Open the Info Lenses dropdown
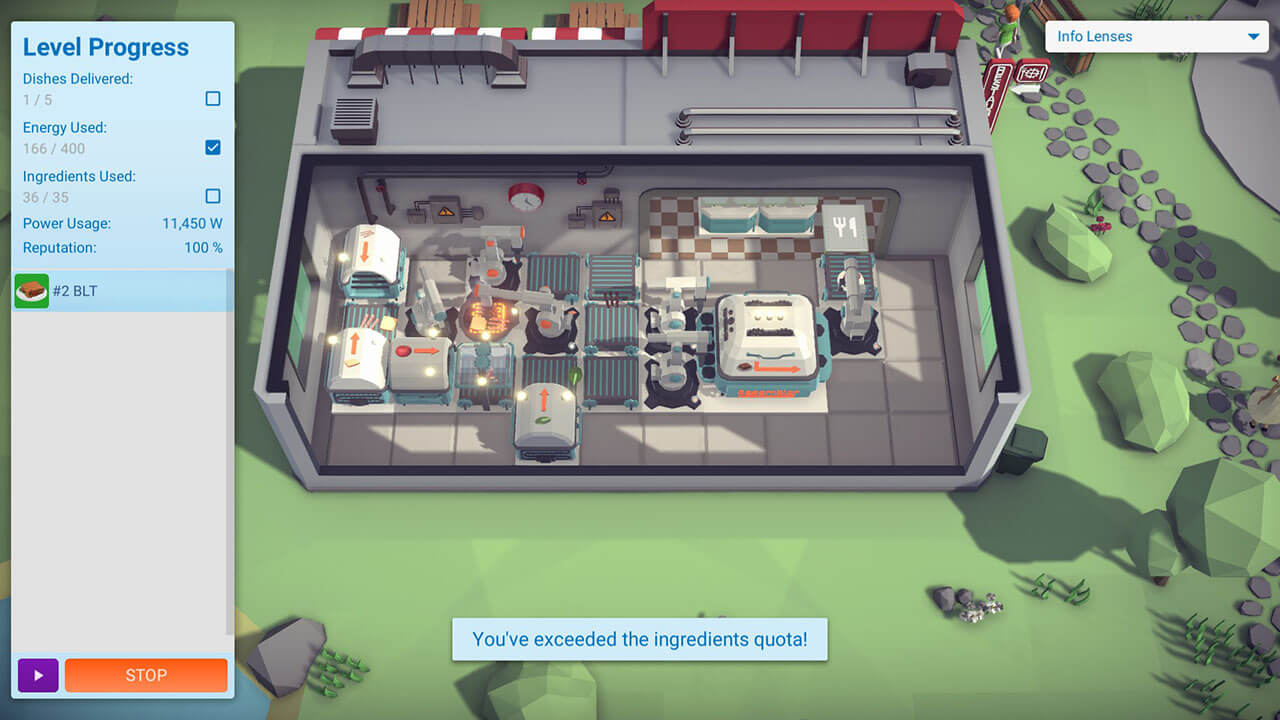Viewport: 1280px width, 720px height. [1155, 37]
